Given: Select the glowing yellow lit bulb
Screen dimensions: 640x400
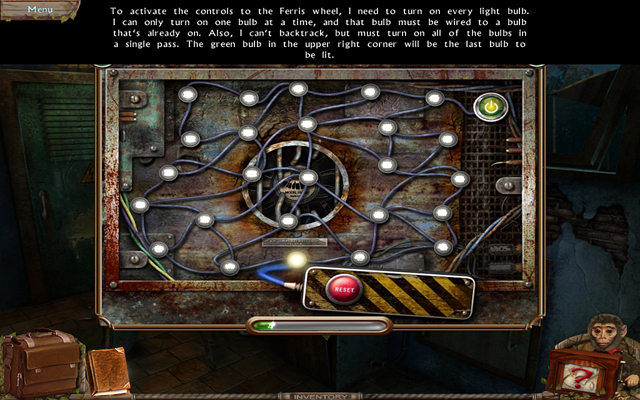Looking at the screenshot, I should tap(296, 260).
